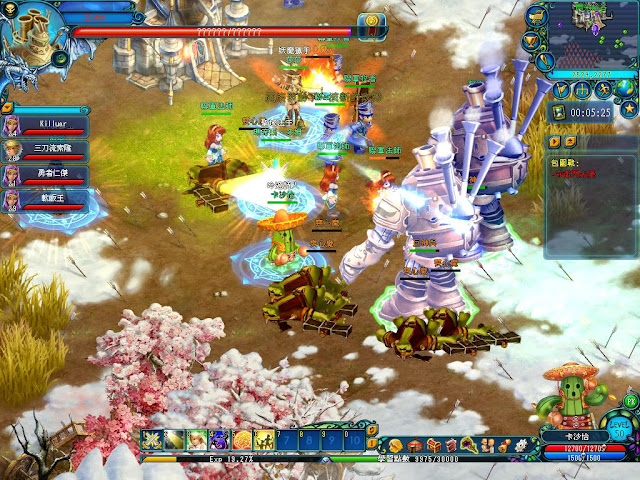
Task: Open the world map globe
Action: tap(627, 87)
